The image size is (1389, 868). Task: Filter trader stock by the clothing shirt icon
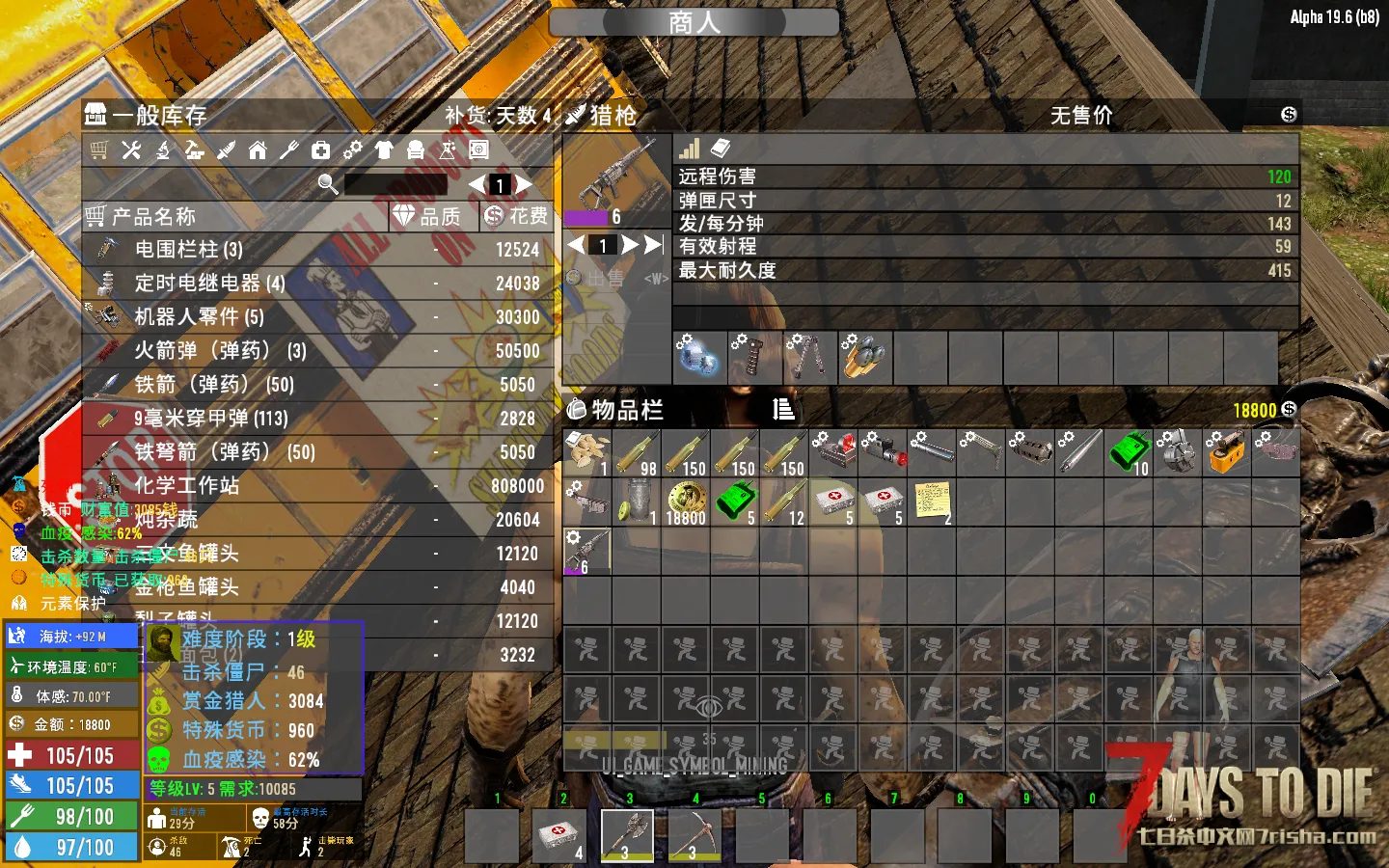[384, 150]
